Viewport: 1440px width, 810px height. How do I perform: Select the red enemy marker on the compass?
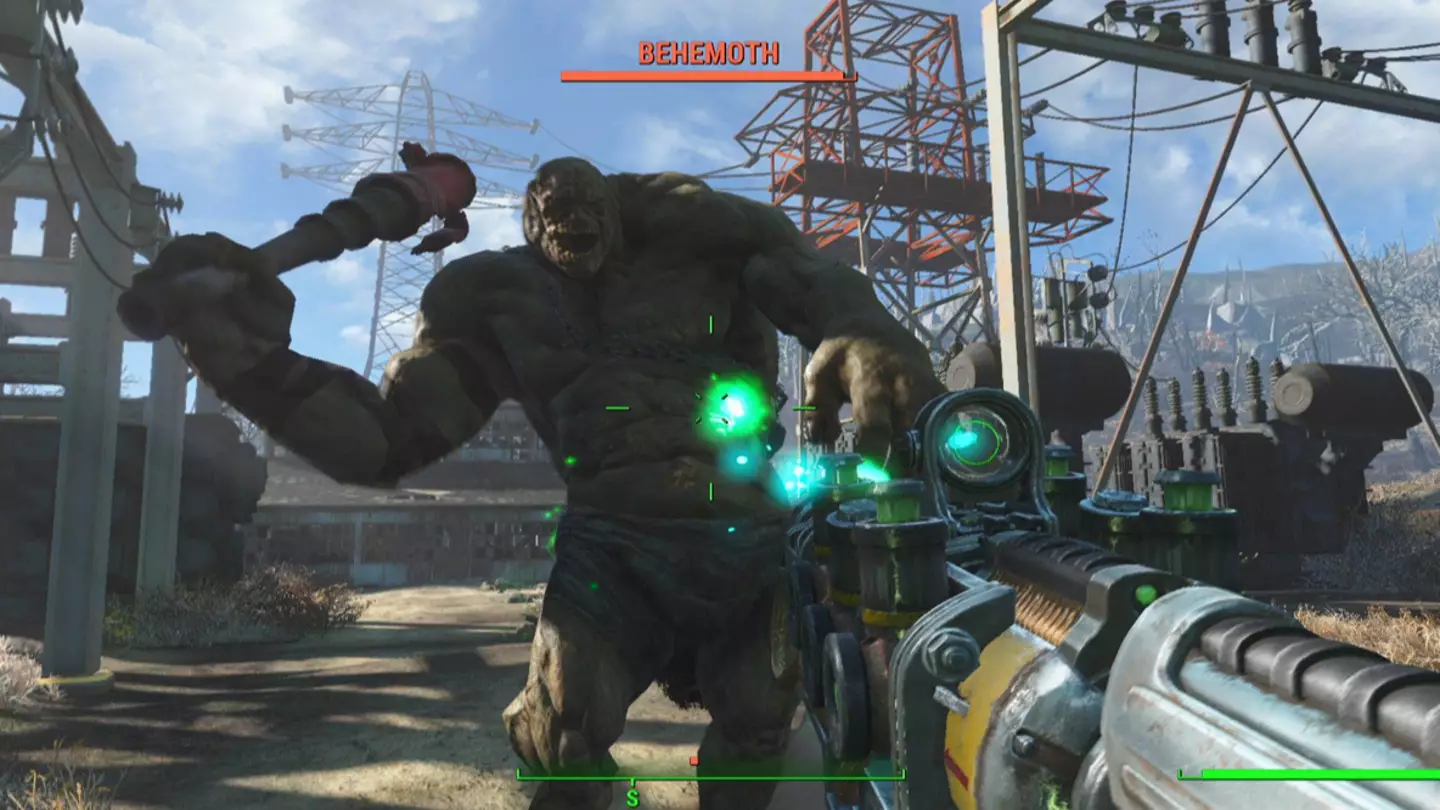pyautogui.click(x=694, y=761)
